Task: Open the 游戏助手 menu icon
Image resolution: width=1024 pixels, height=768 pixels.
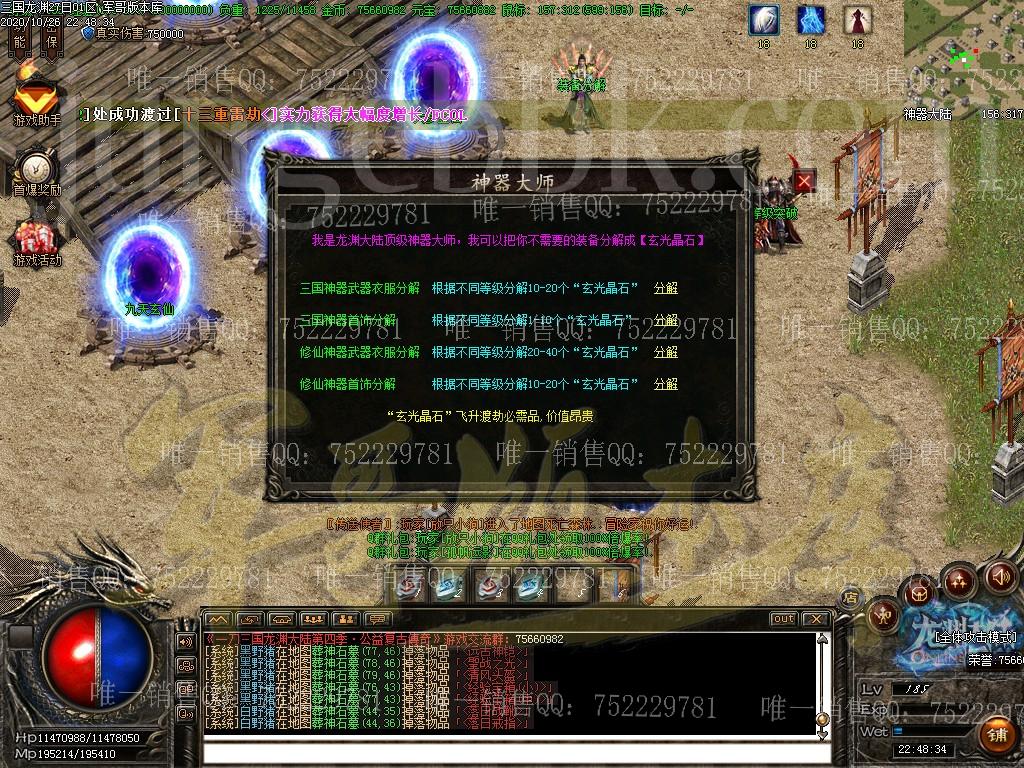Action: 36,101
